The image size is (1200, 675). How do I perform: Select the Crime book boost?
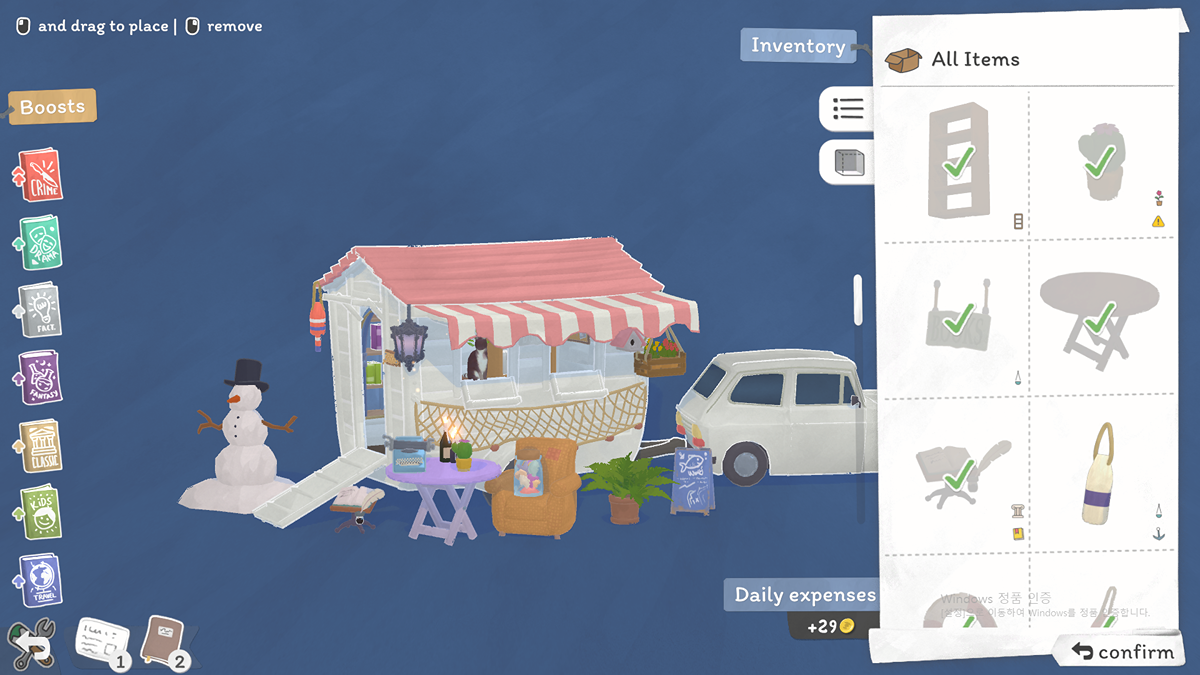tap(41, 175)
